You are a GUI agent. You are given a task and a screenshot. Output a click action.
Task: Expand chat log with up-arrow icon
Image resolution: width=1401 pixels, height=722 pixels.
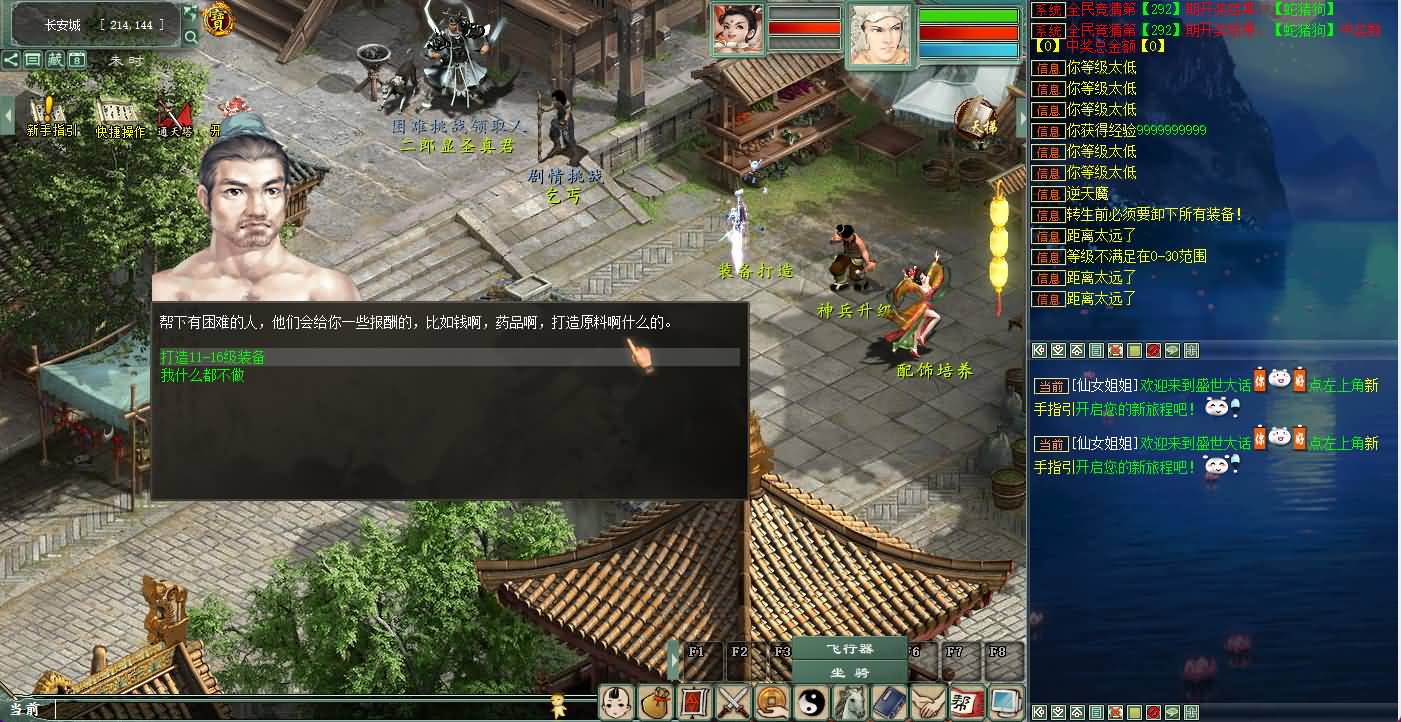[x=1076, y=350]
